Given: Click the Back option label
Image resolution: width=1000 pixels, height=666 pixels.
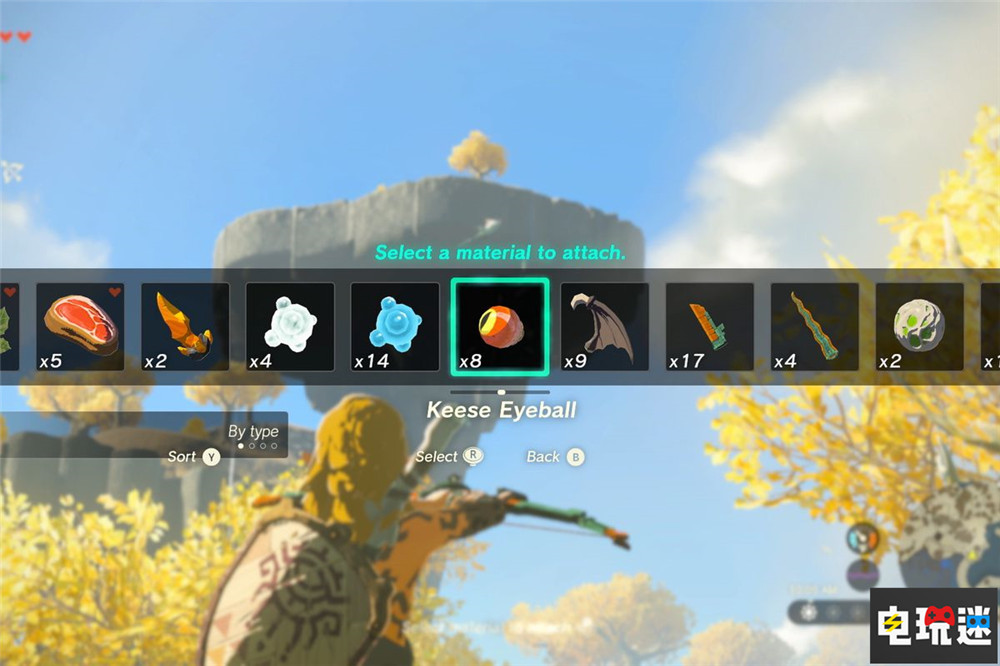Looking at the screenshot, I should coord(544,457).
